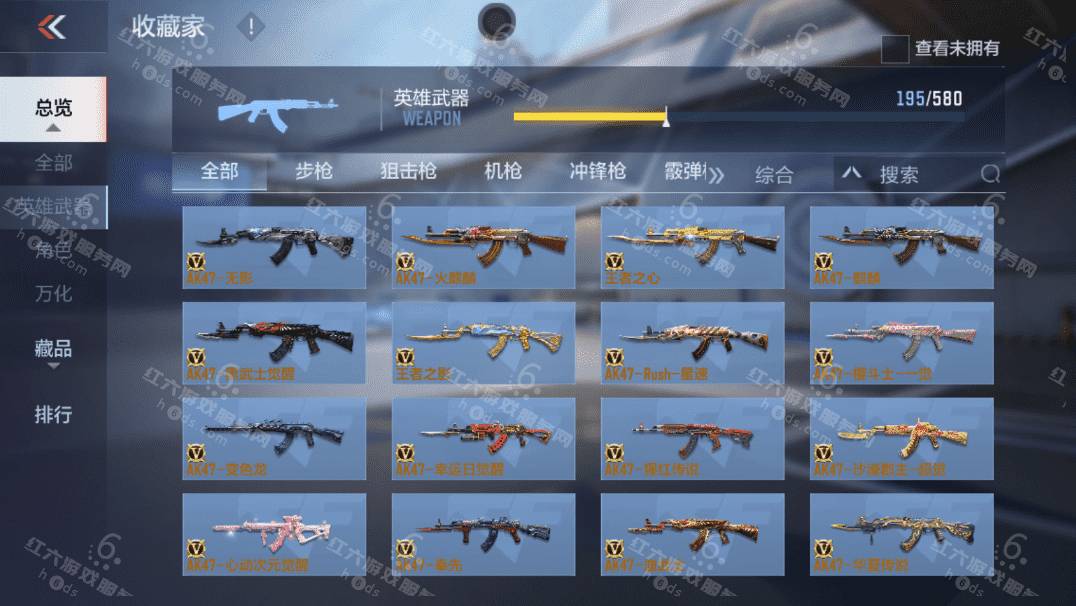Open the AK47-Rush-星逸 weapon card
Viewport: 1076px width, 606px height.
tap(692, 343)
